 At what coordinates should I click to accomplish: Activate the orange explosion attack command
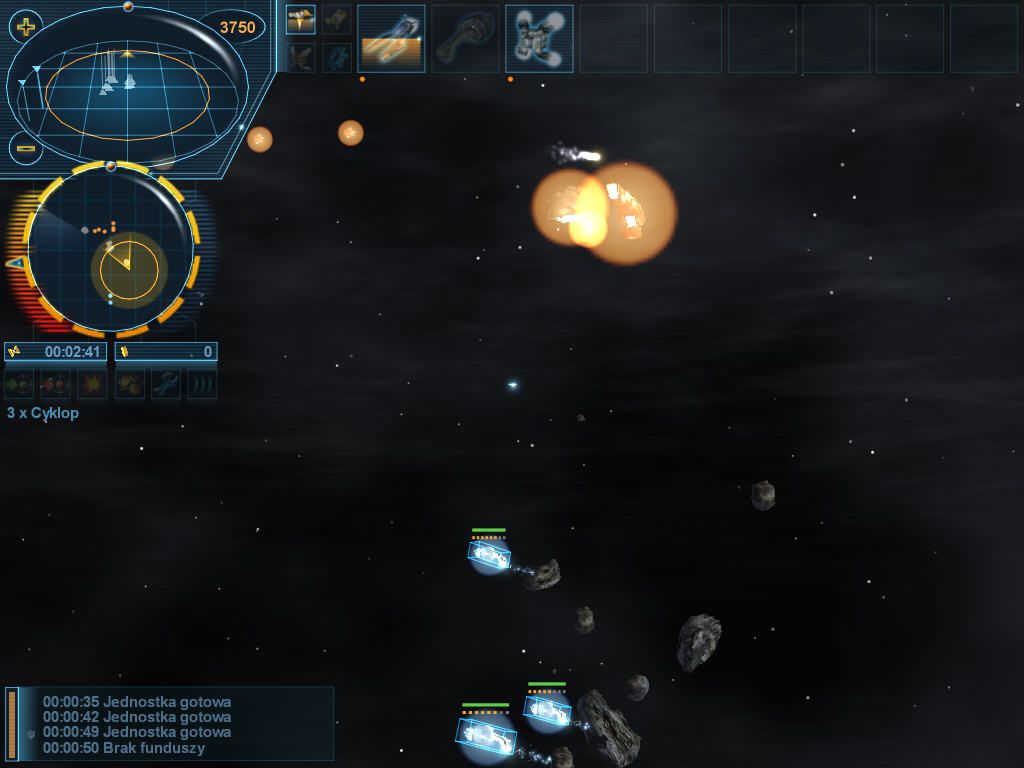pyautogui.click(x=93, y=384)
